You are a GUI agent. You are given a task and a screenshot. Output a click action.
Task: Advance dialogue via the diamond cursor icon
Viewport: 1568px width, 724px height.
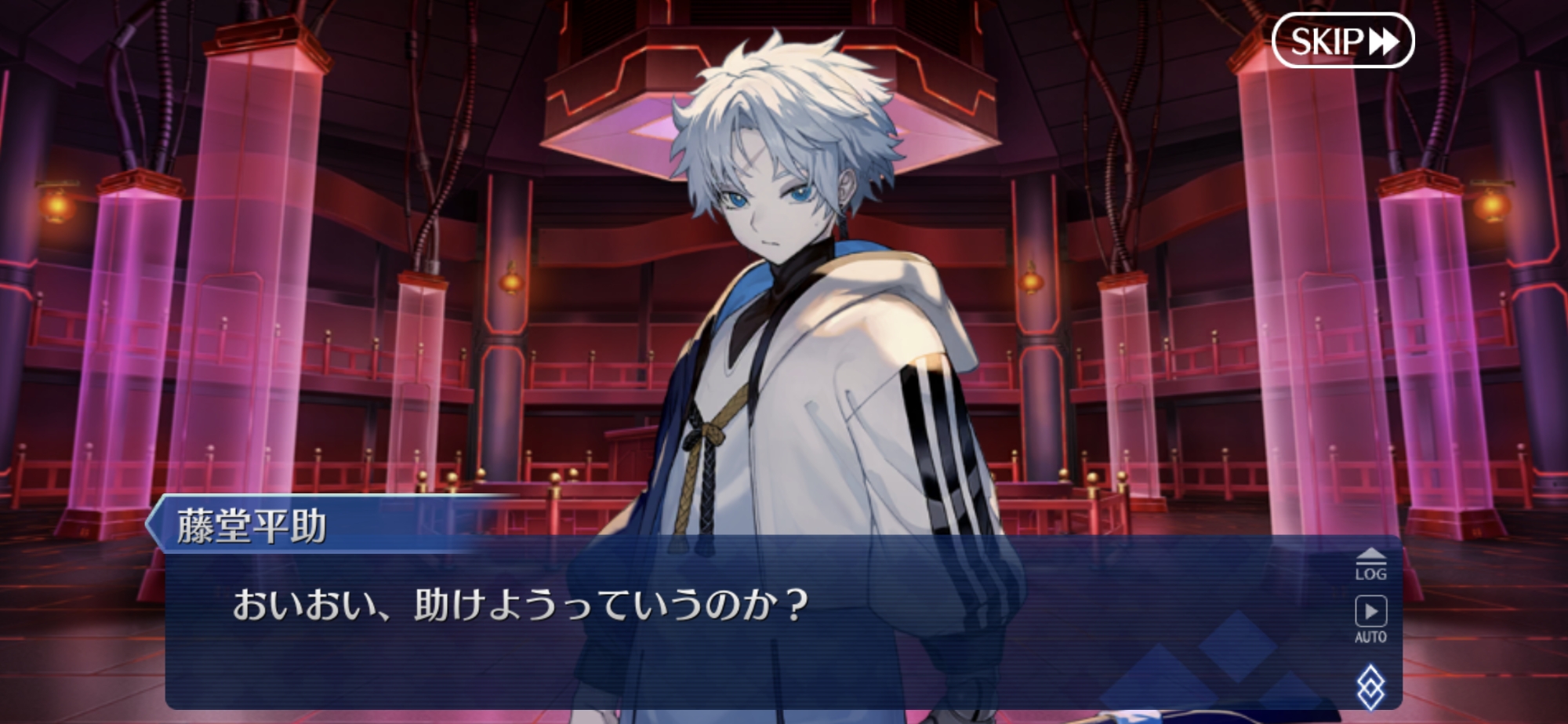1370,686
